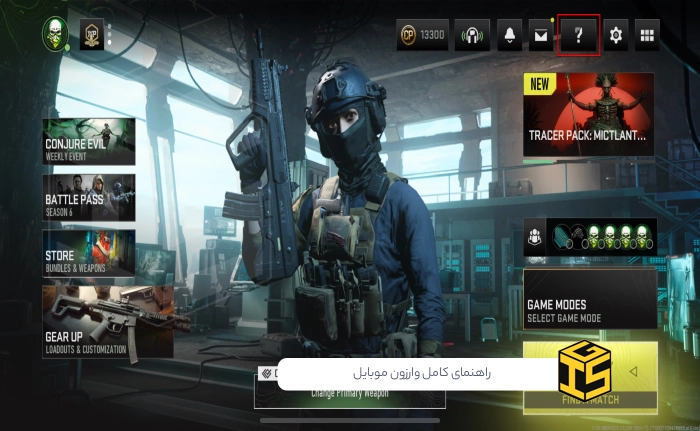The height and width of the screenshot is (431, 700).
Task: Open the Conjure Evil weekly event
Action: point(89,142)
